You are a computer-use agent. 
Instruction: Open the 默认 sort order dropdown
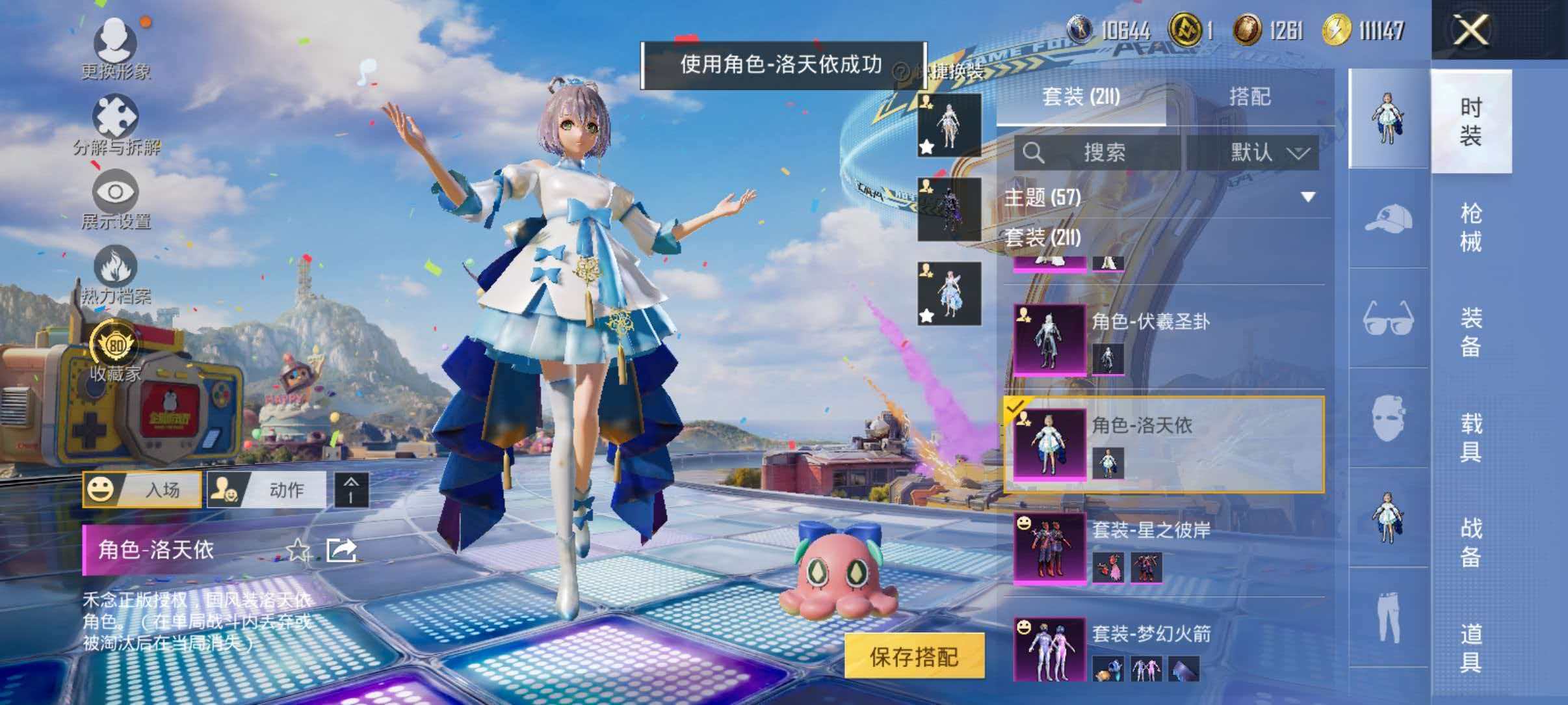(x=1261, y=153)
